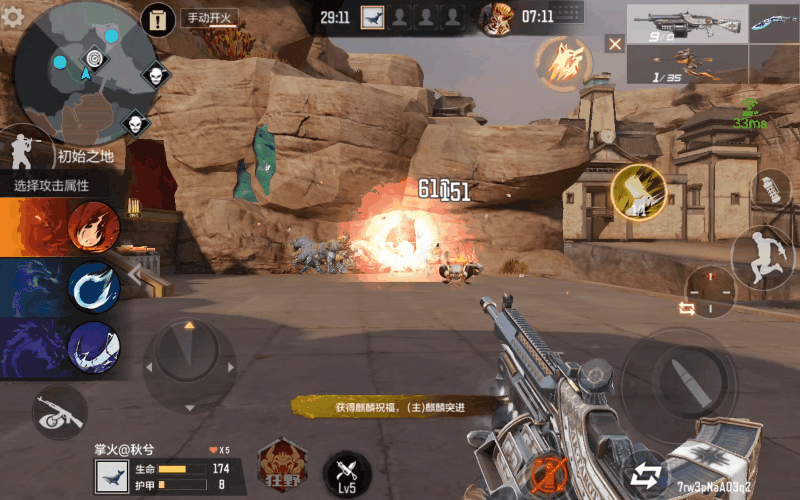Tap the left-side rifle fire button
Screen dimensions: 800x500
[58, 411]
